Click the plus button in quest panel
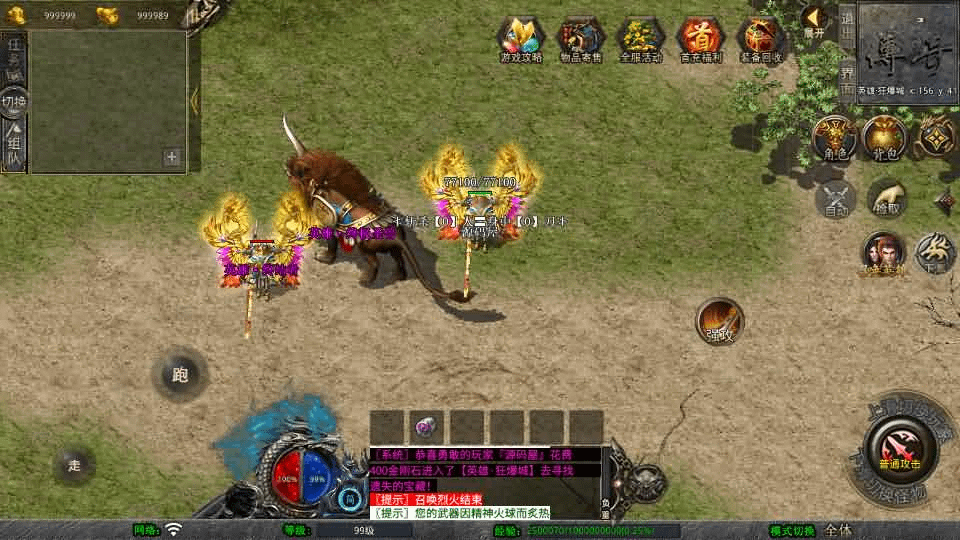The image size is (960, 540). (172, 157)
